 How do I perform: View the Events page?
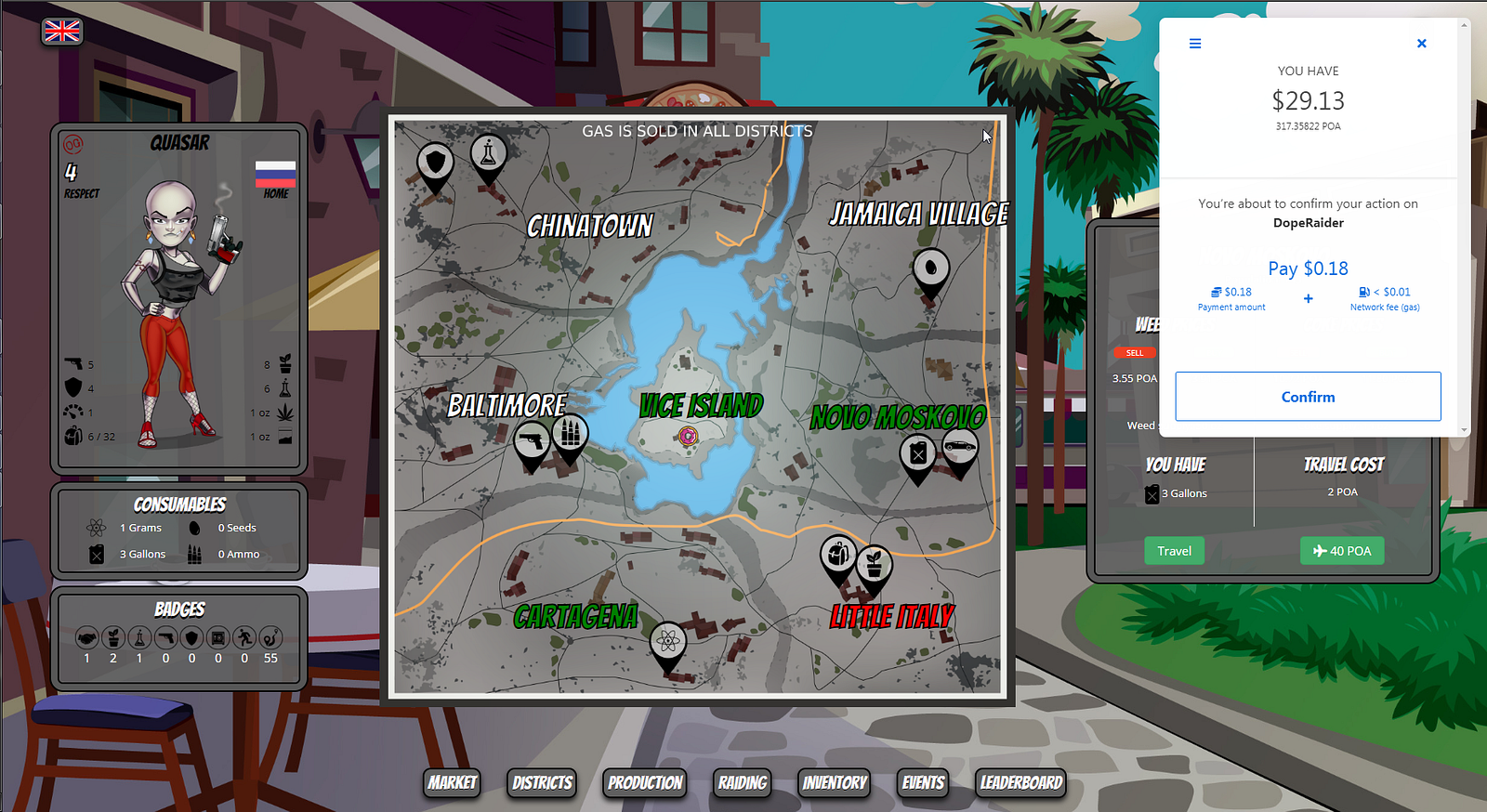coord(923,782)
